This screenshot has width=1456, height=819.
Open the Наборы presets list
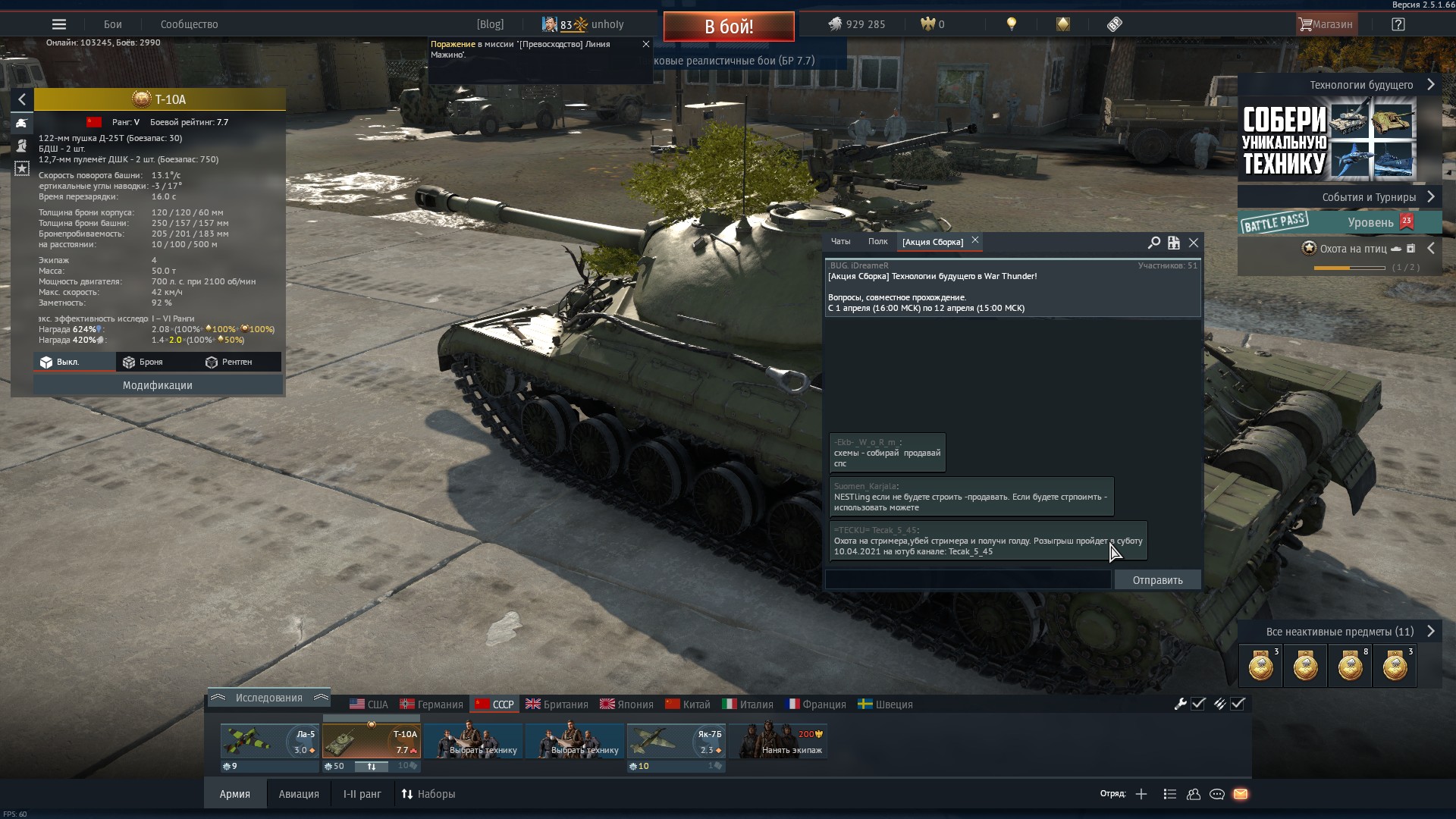point(428,794)
